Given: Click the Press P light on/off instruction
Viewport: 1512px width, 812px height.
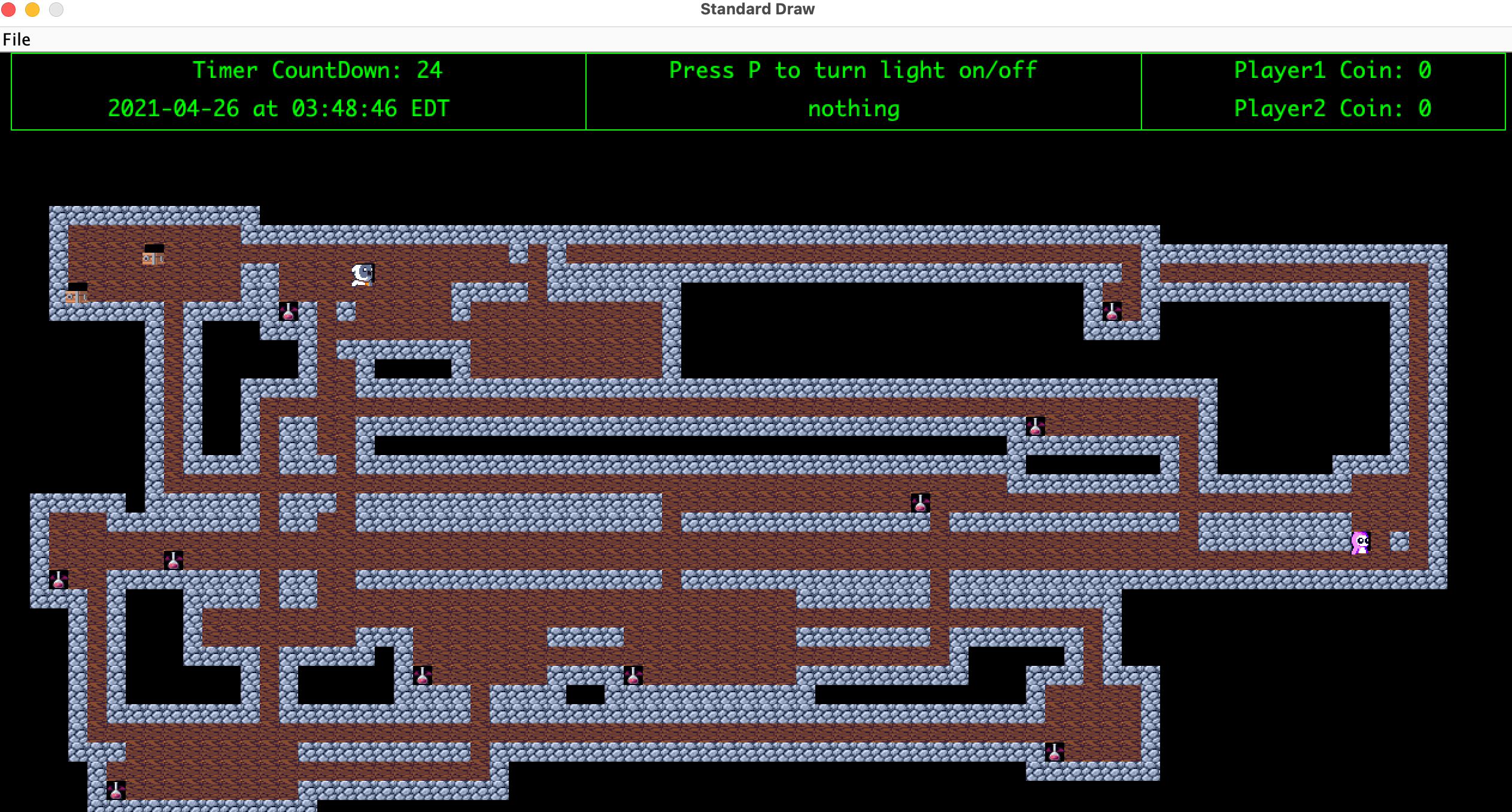Looking at the screenshot, I should (x=852, y=70).
